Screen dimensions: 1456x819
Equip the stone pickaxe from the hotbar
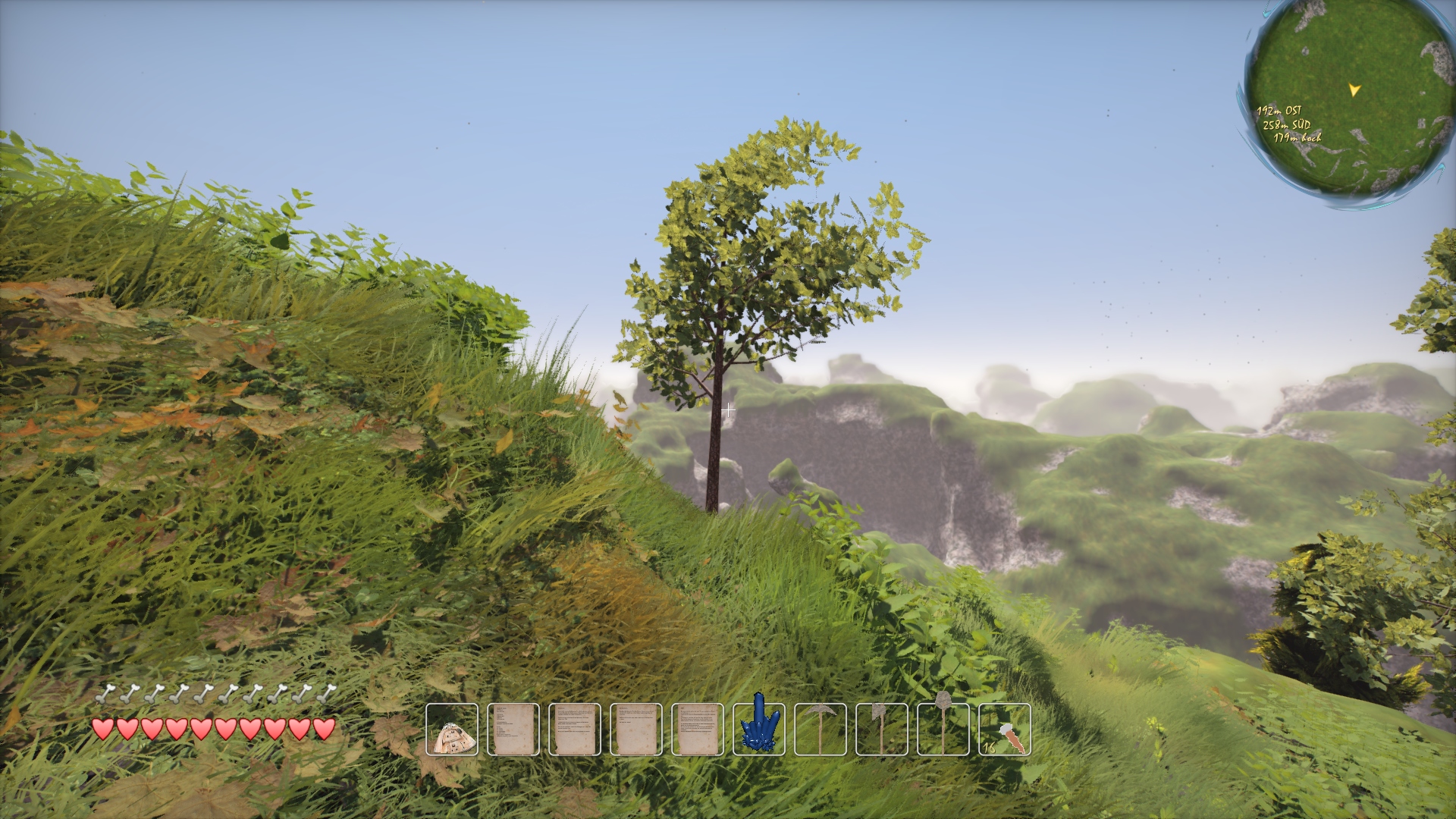point(821,730)
